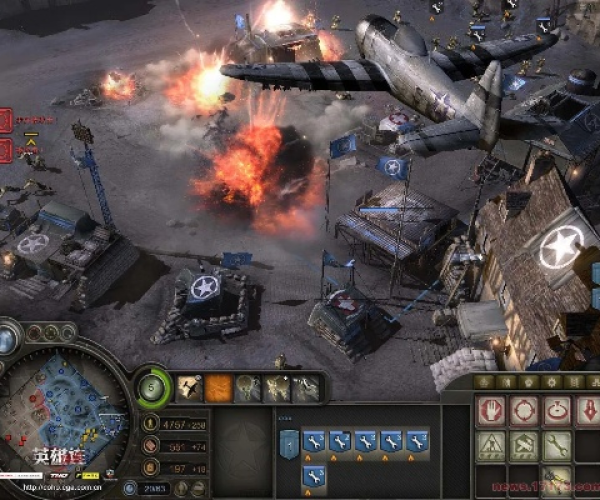Activate the paratrooper drop ability

pos(247,387)
